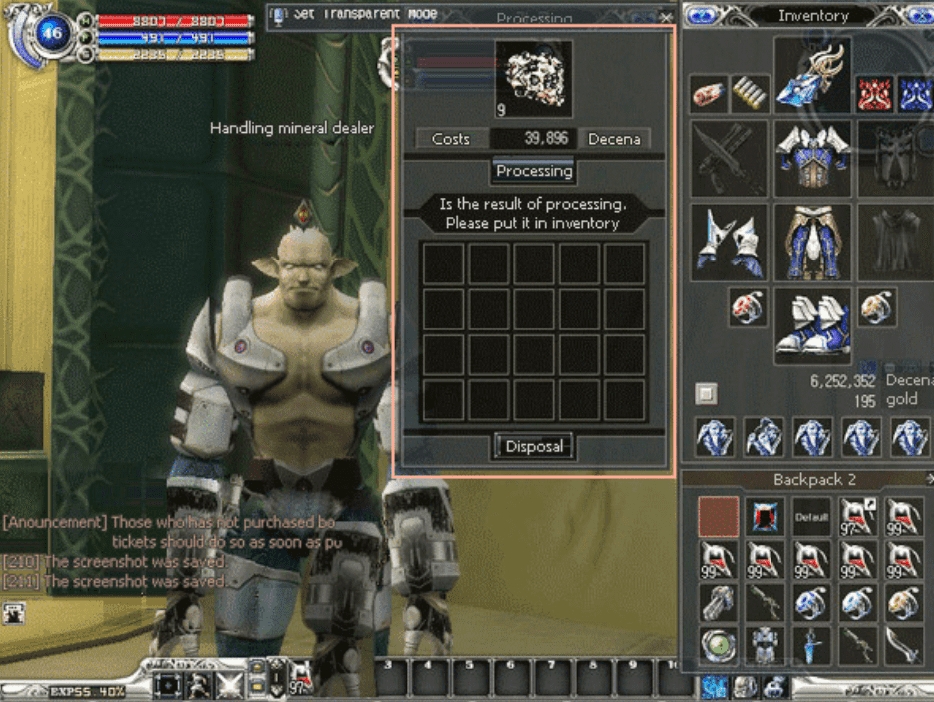Select the mineral ore in the processing slot
This screenshot has height=702, width=934.
pyautogui.click(x=533, y=72)
